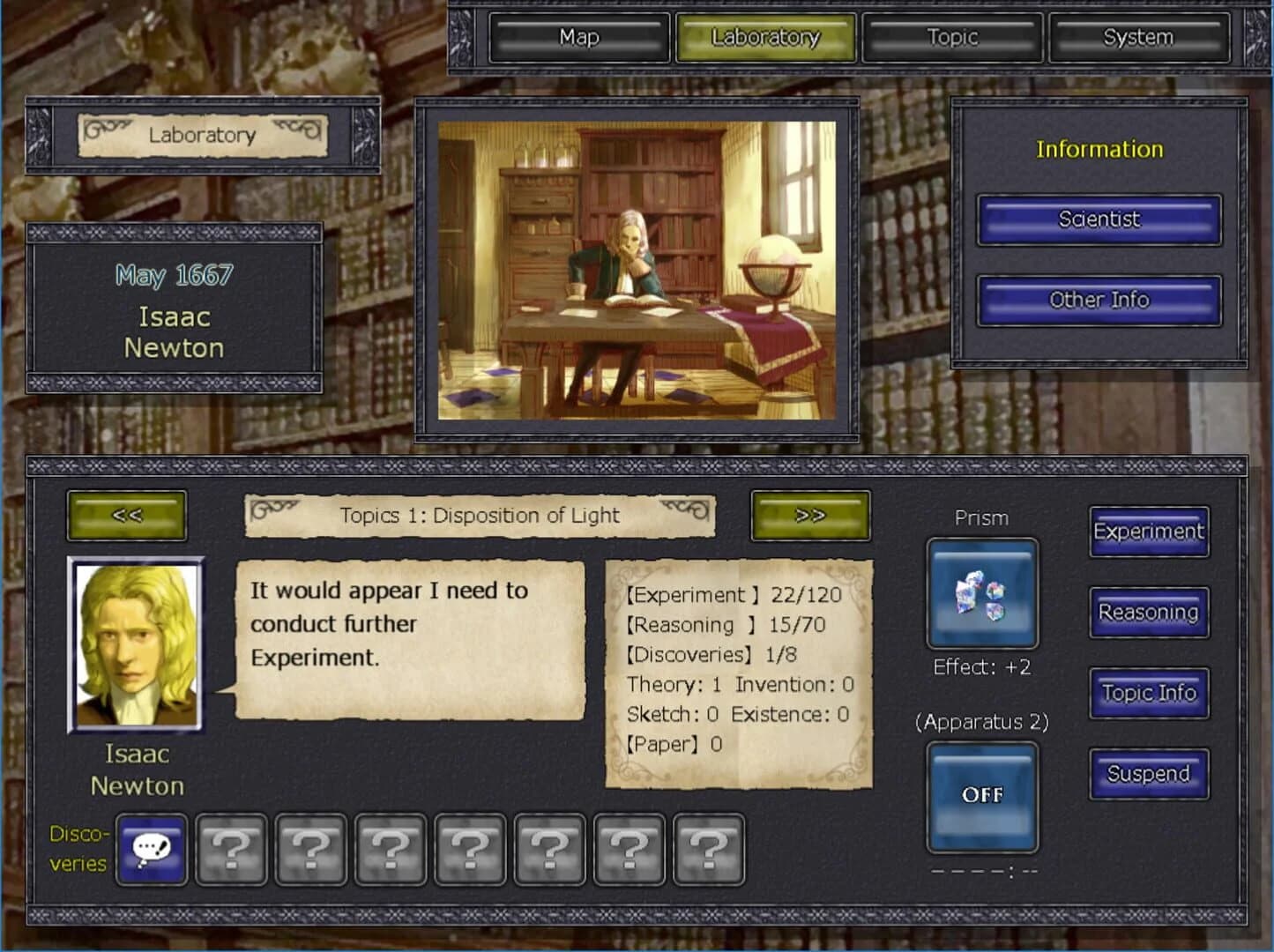Toggle the Apparatus 2 OFF switch
The width and height of the screenshot is (1274, 952).
click(982, 795)
